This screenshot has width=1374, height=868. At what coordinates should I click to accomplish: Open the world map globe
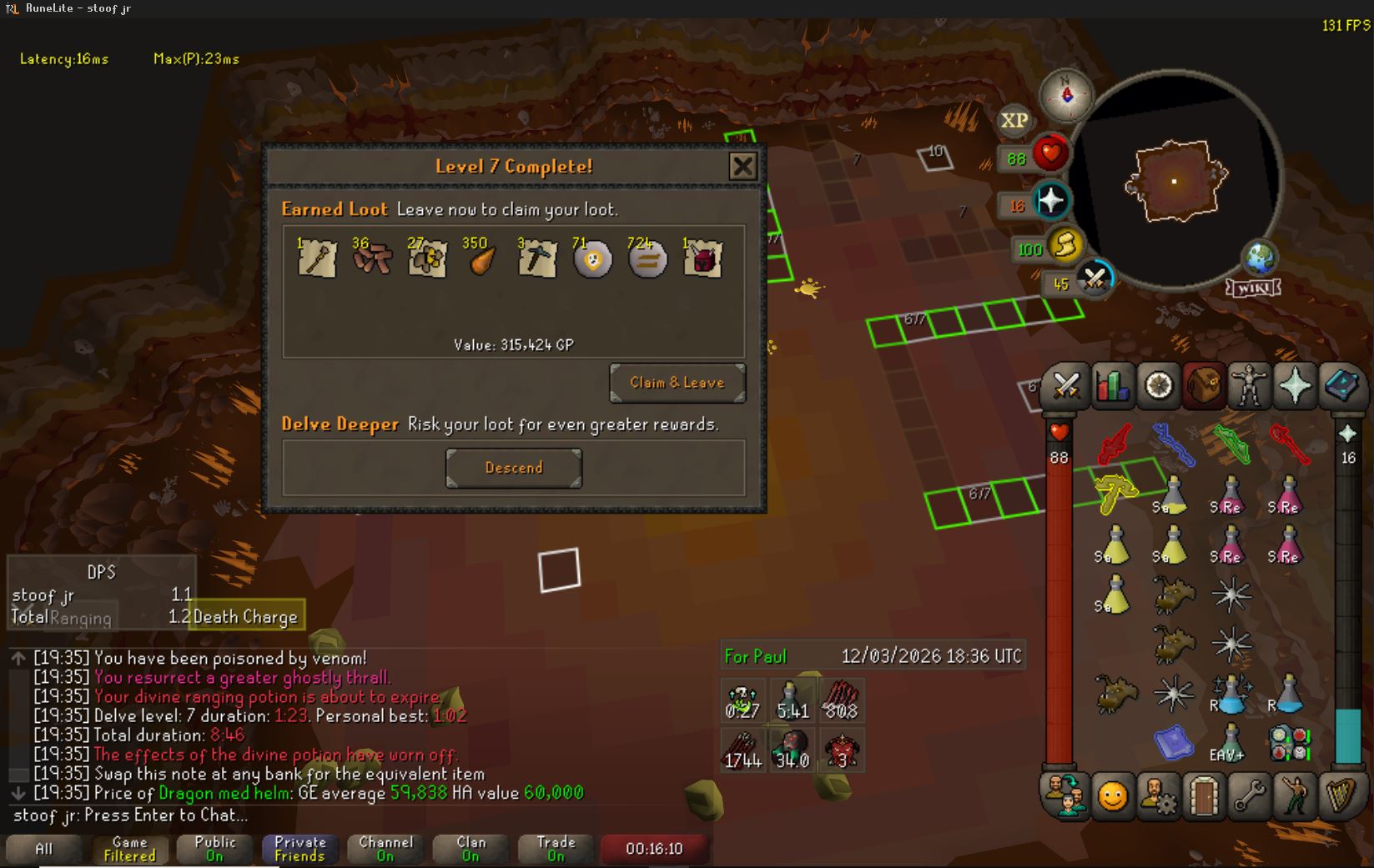pos(1260,258)
